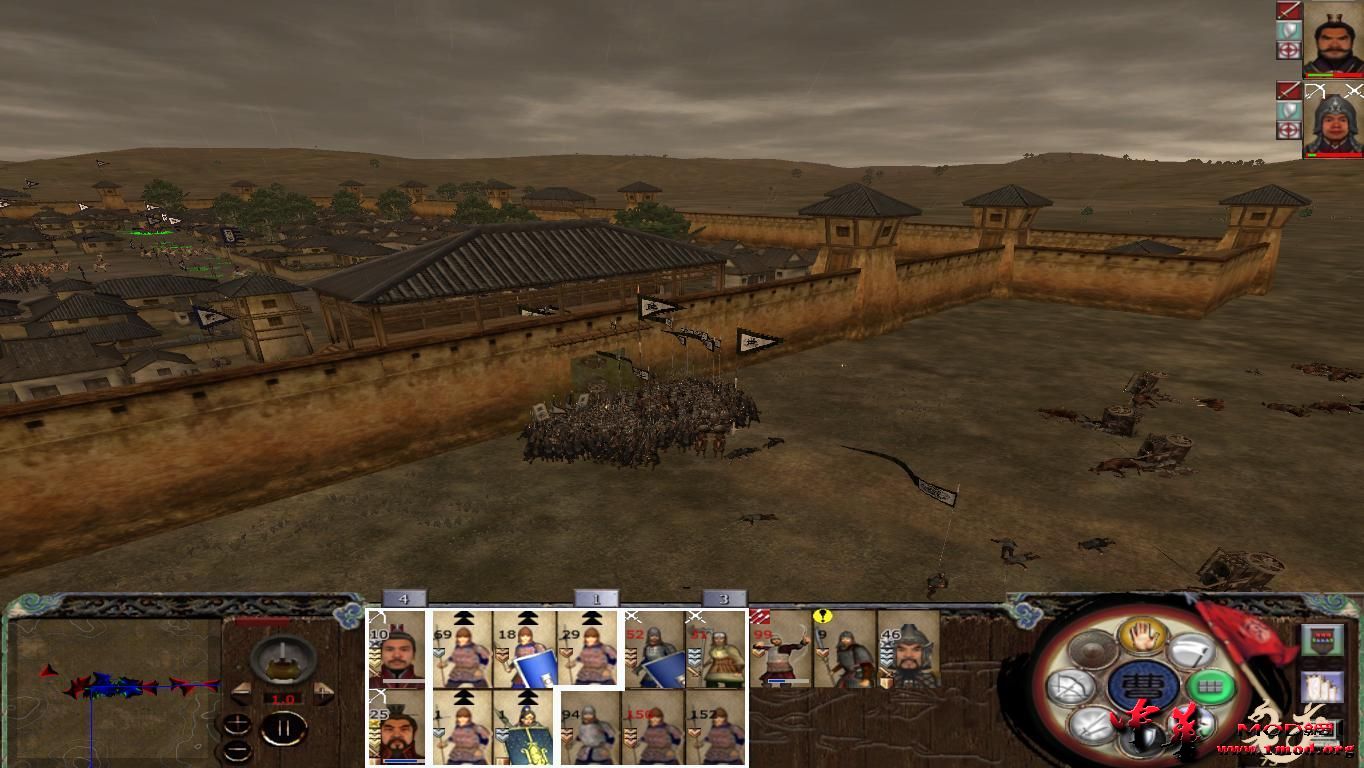This screenshot has height=768, width=1364.
Task: Click the minus zoom button near the minimap
Action: 238,750
